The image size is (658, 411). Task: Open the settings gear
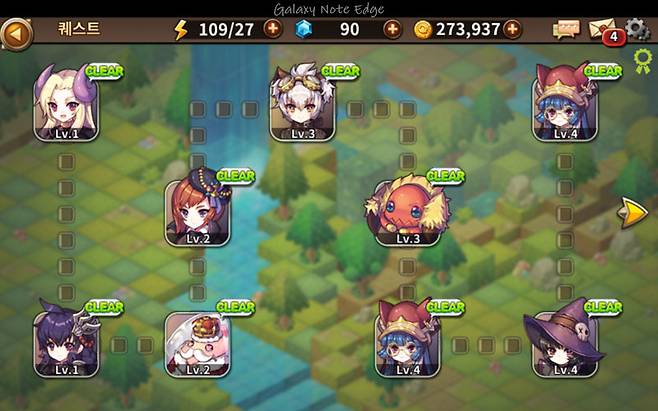tap(637, 29)
